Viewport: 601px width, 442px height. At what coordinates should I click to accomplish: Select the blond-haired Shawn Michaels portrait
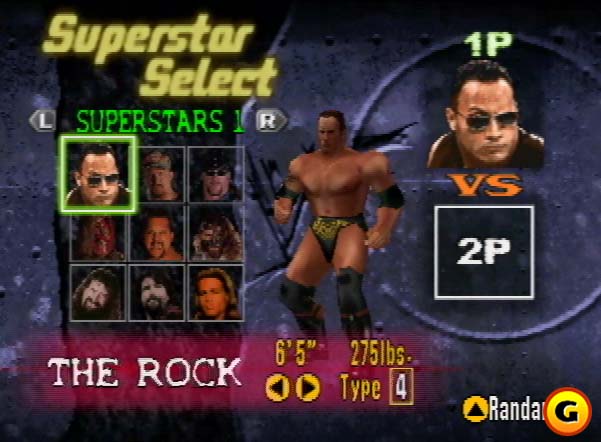click(x=215, y=291)
